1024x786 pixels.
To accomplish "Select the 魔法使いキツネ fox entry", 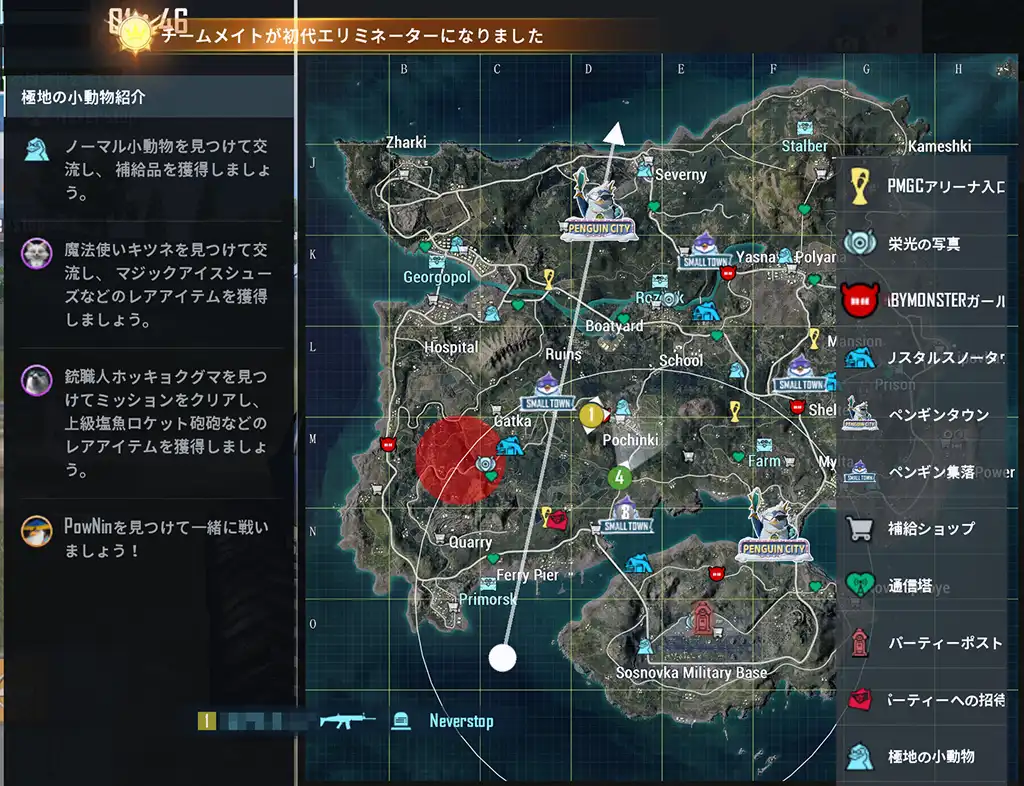I will tap(150, 281).
